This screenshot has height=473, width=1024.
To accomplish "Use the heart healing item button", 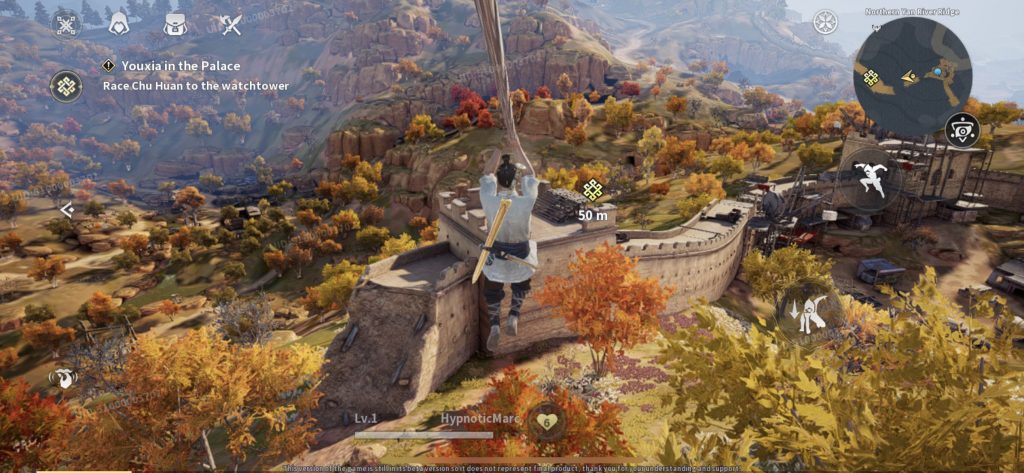I will click(546, 421).
